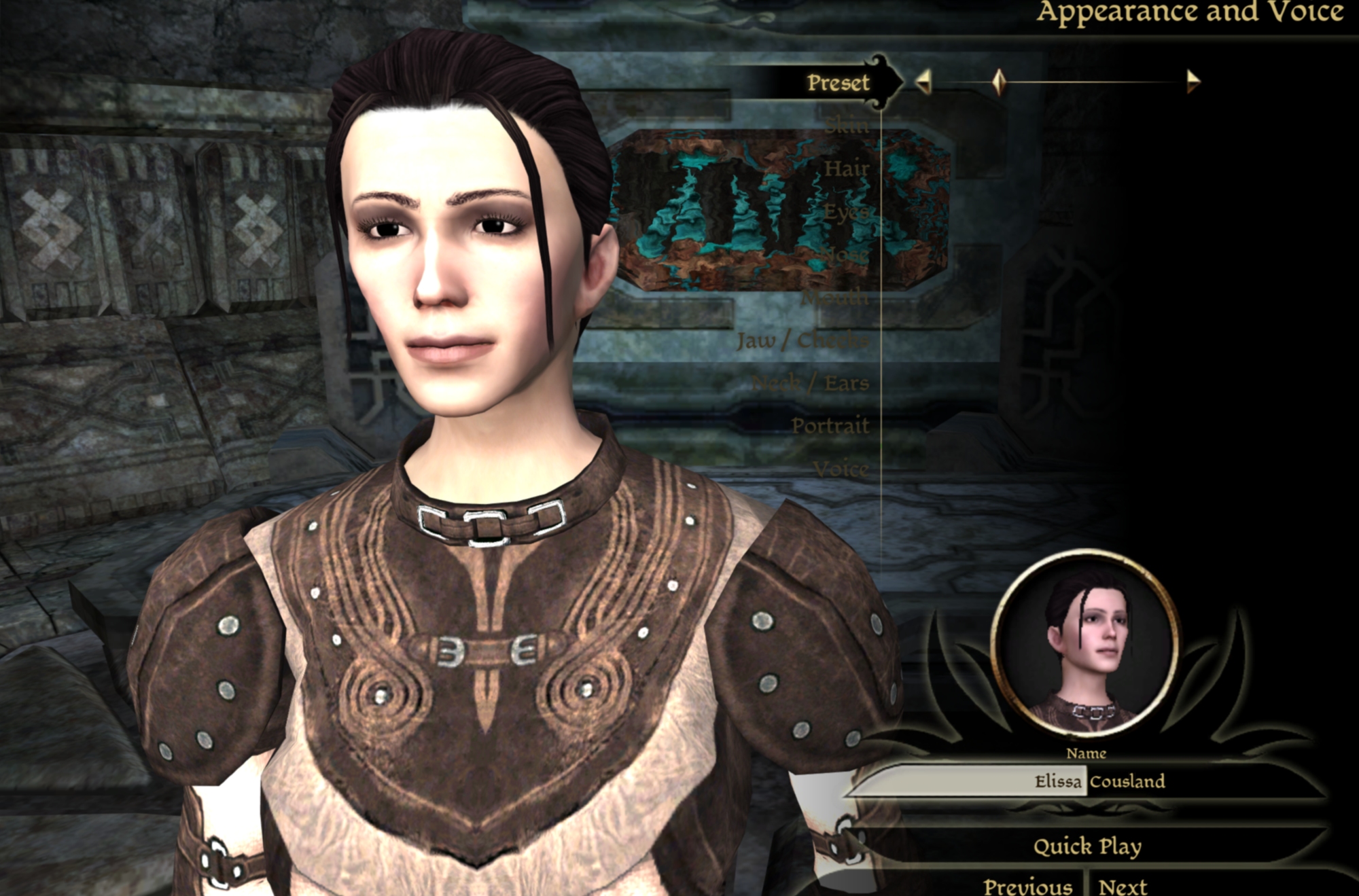This screenshot has width=1359, height=896.
Task: Go back with the Previous button
Action: (x=1027, y=886)
